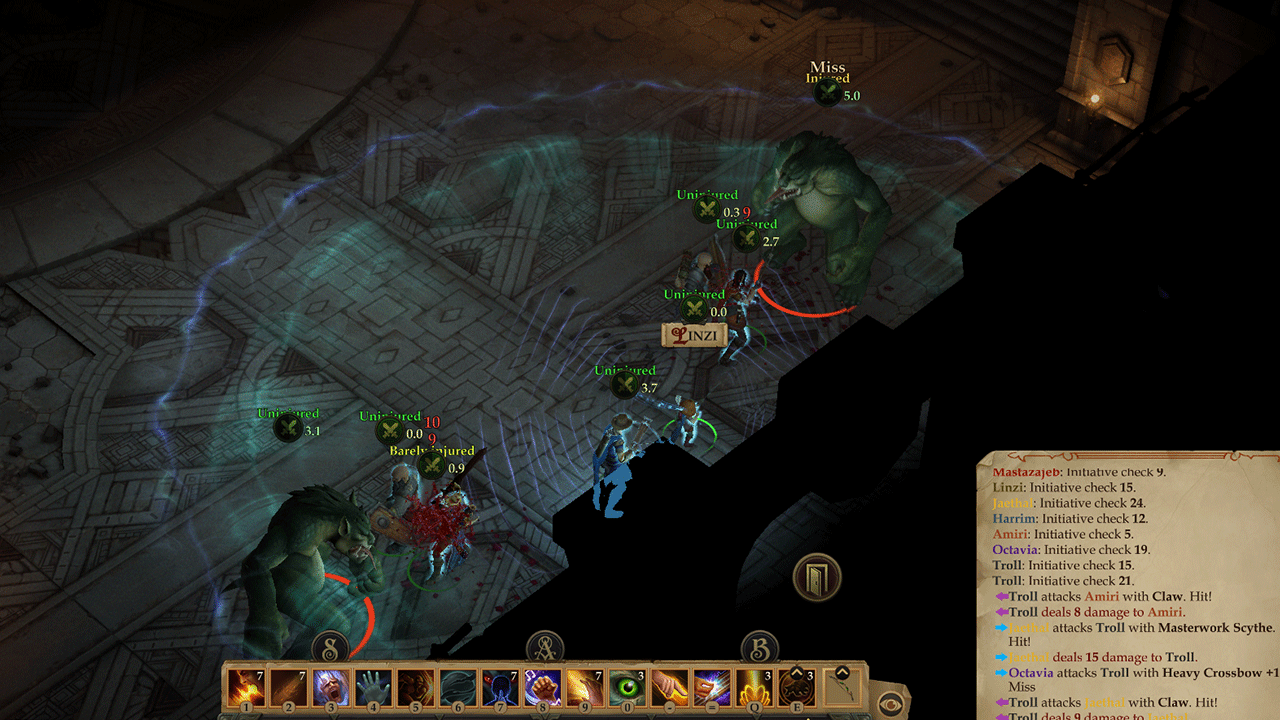This screenshot has width=1280, height=720.
Task: Use the pointing hand ability
Action: coord(669,688)
